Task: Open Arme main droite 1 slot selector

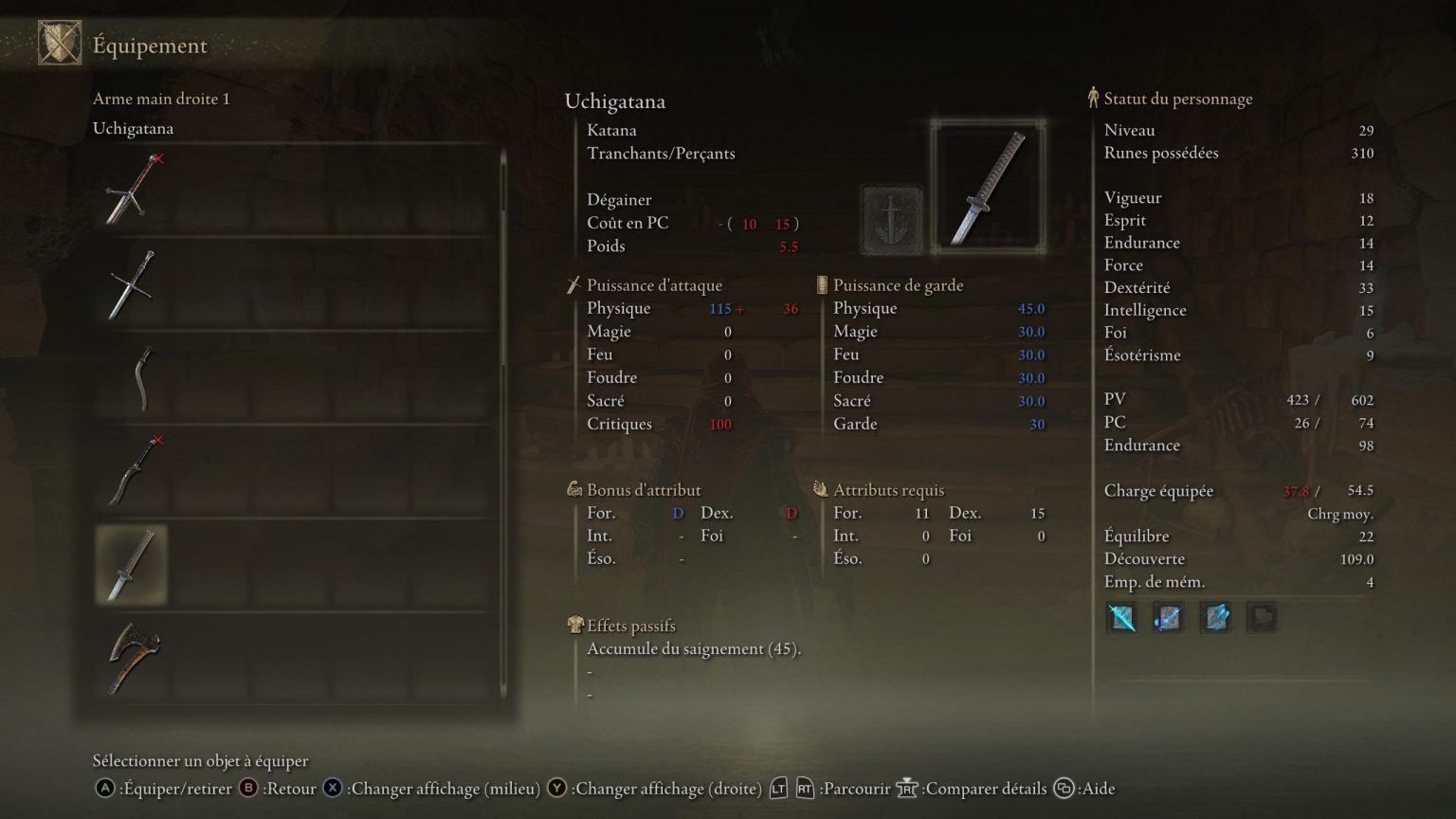Action: point(160,98)
